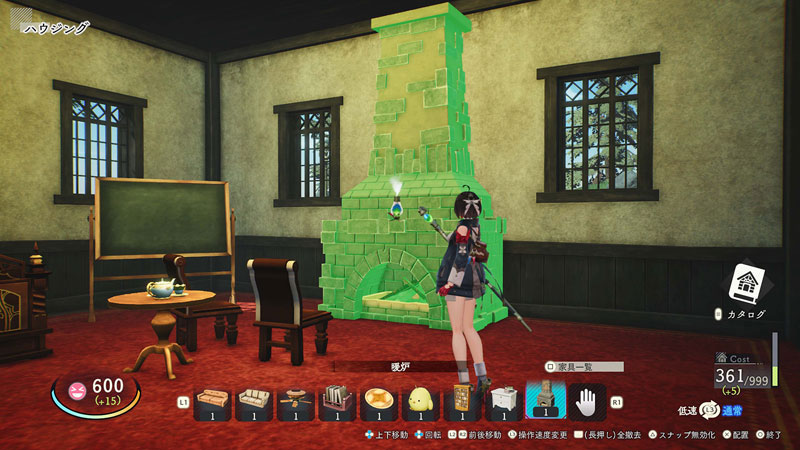Viewport: 800px width, 450px height.
Task: Choose the open hand tool slot
Action: coord(587,400)
